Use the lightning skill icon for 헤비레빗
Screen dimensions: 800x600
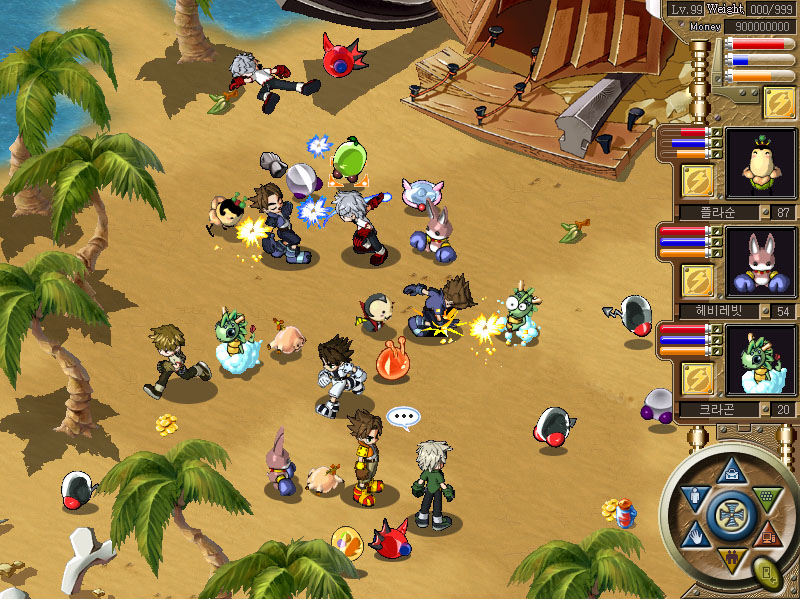coord(696,279)
